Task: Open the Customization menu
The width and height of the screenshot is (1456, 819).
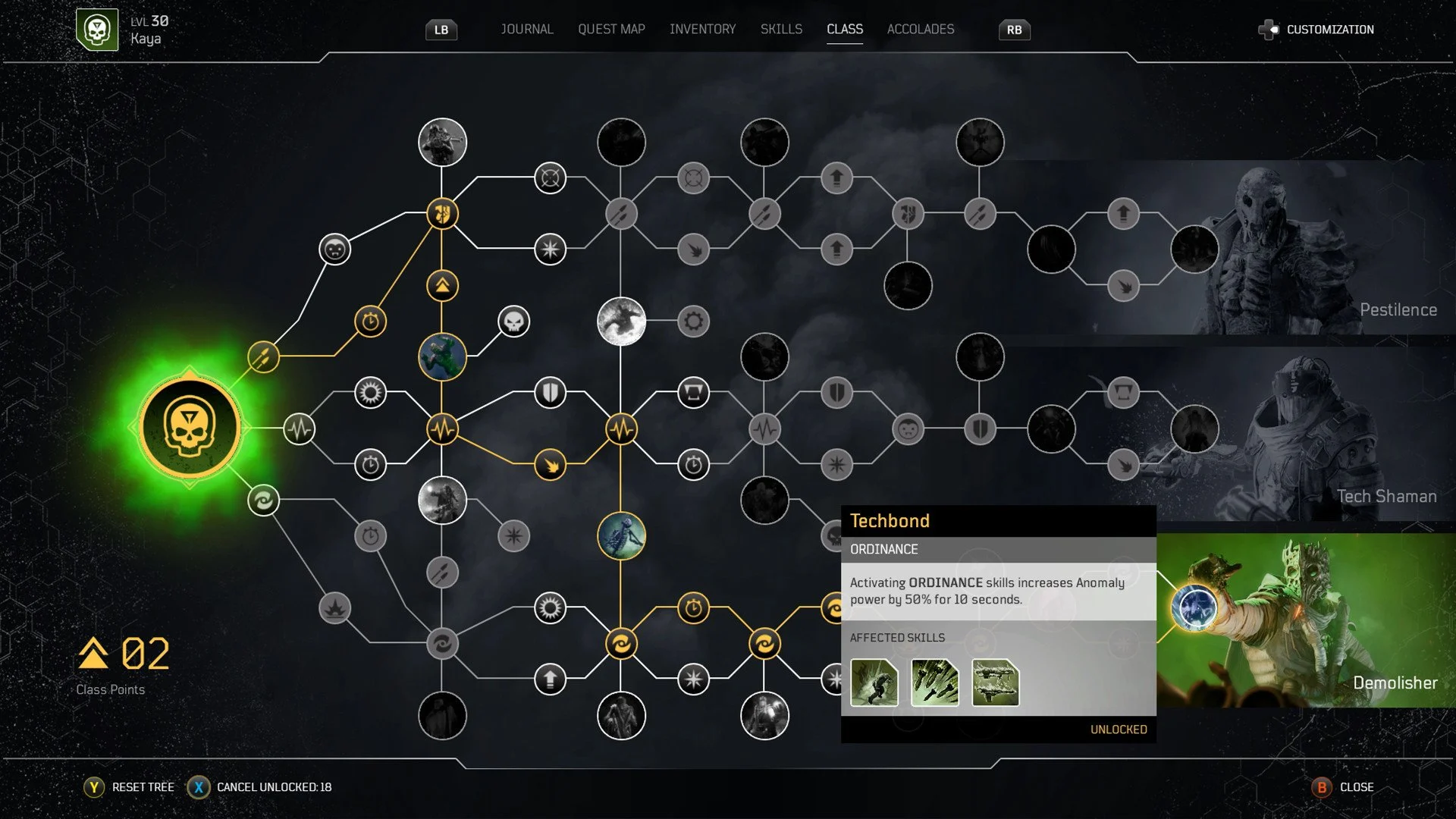Action: (1331, 30)
